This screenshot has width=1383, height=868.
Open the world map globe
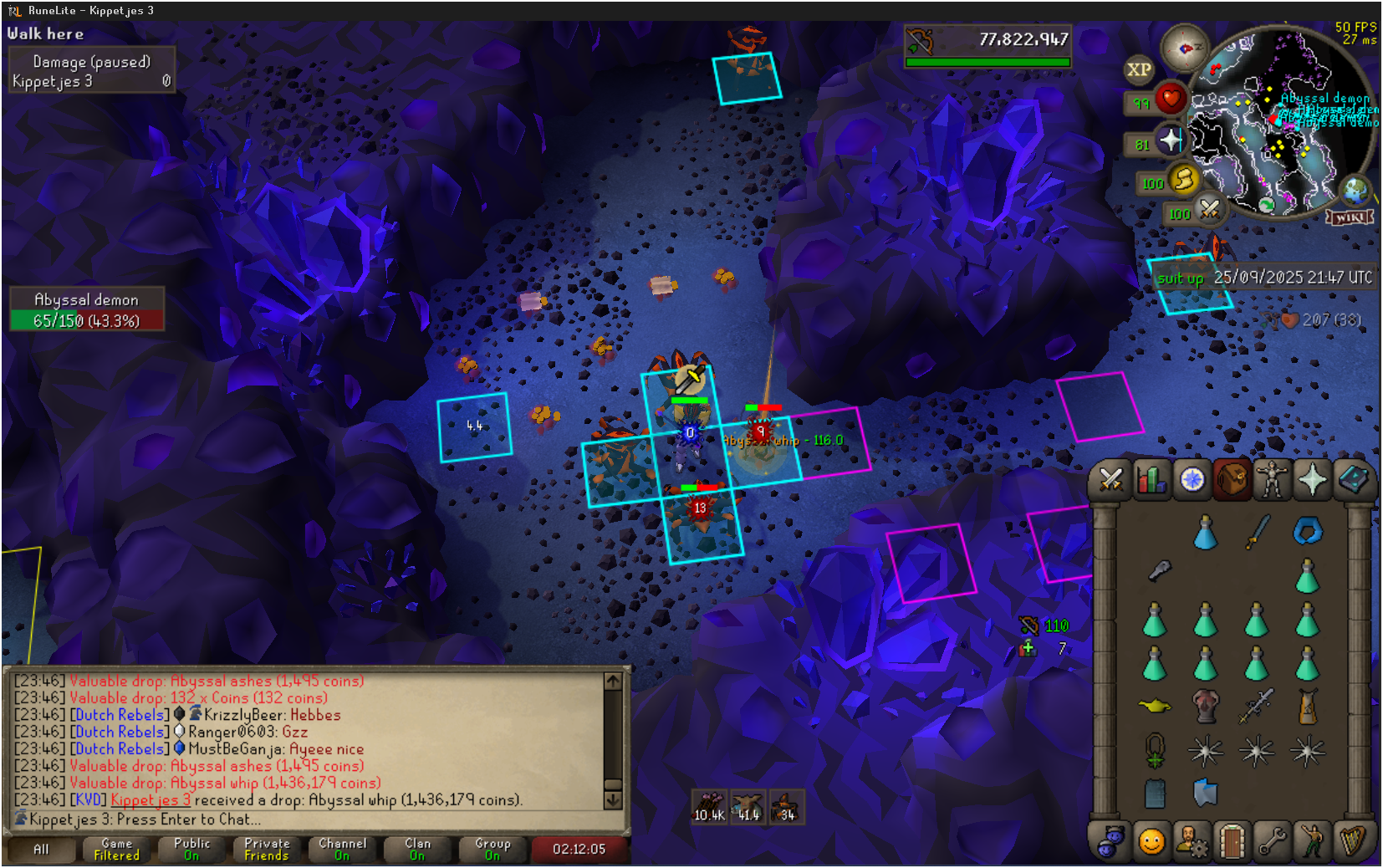tap(1356, 191)
